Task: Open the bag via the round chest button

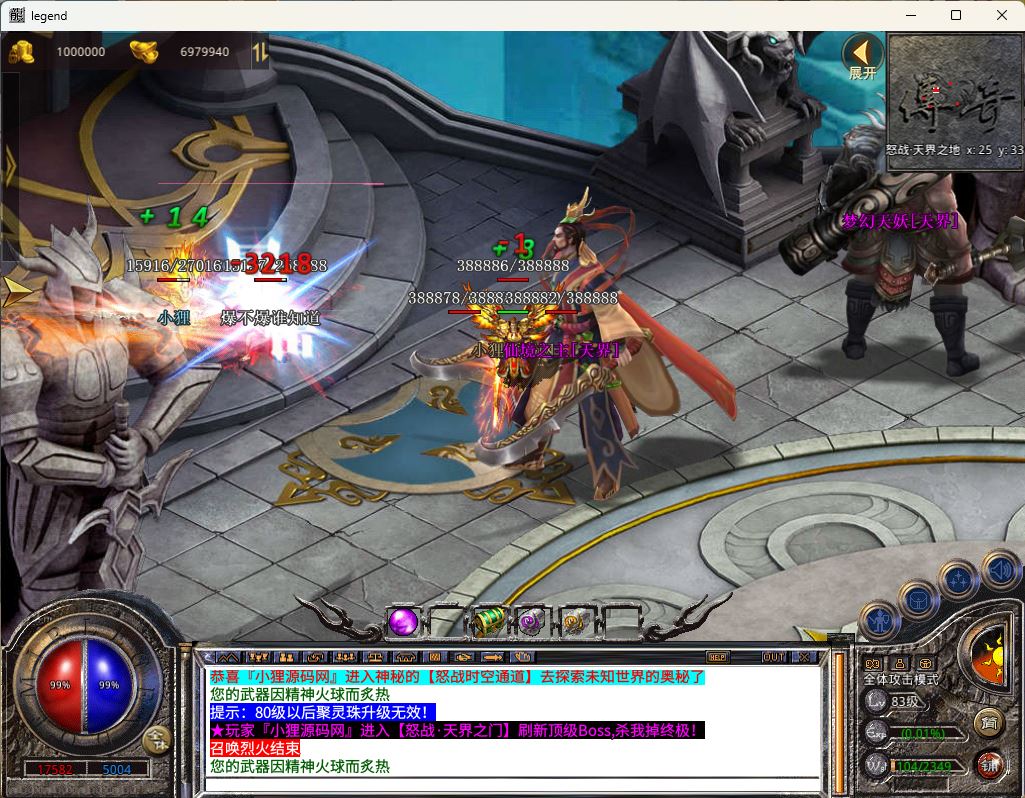Action: pos(918,600)
